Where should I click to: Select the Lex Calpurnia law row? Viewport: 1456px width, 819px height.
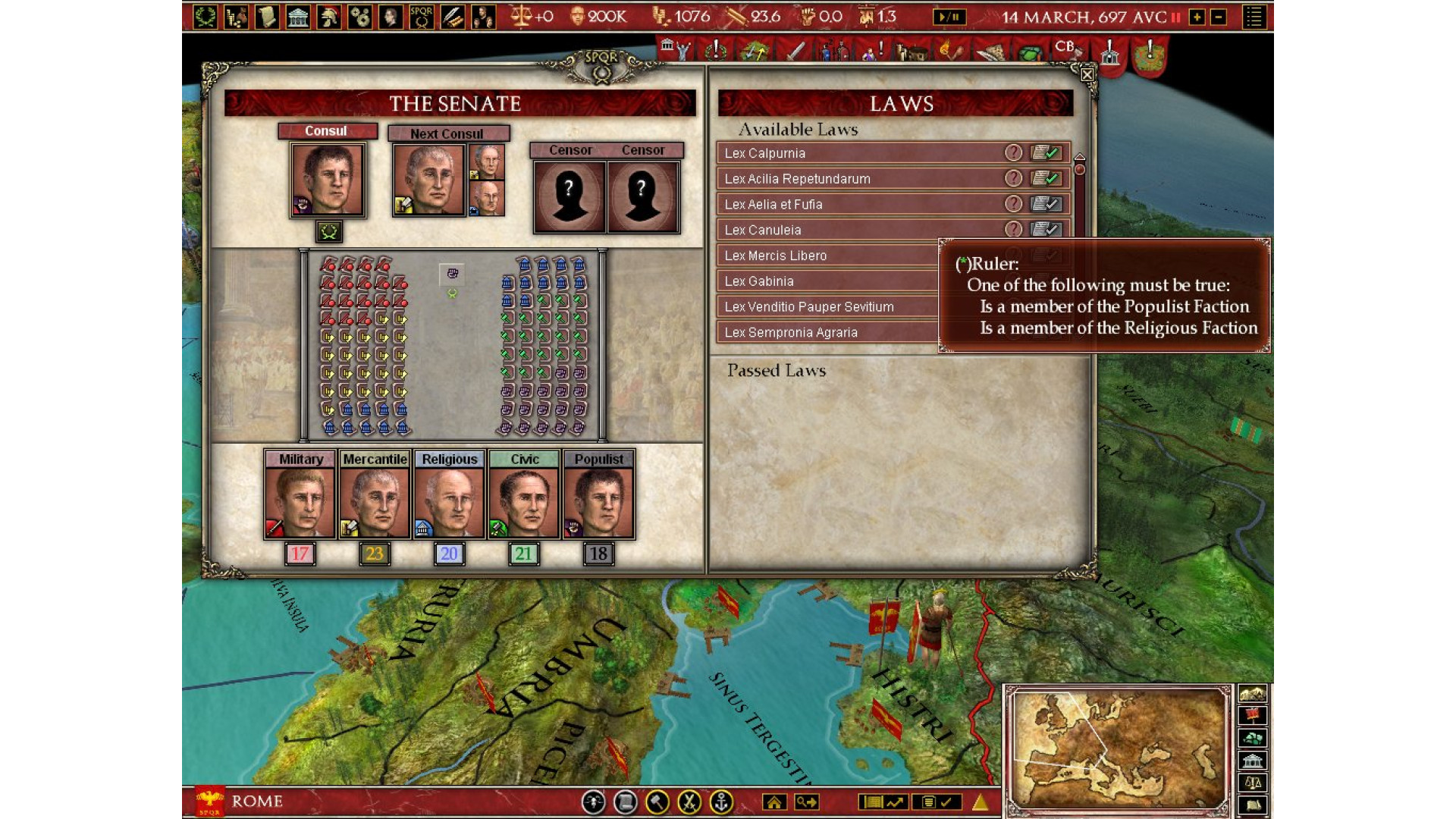point(857,153)
